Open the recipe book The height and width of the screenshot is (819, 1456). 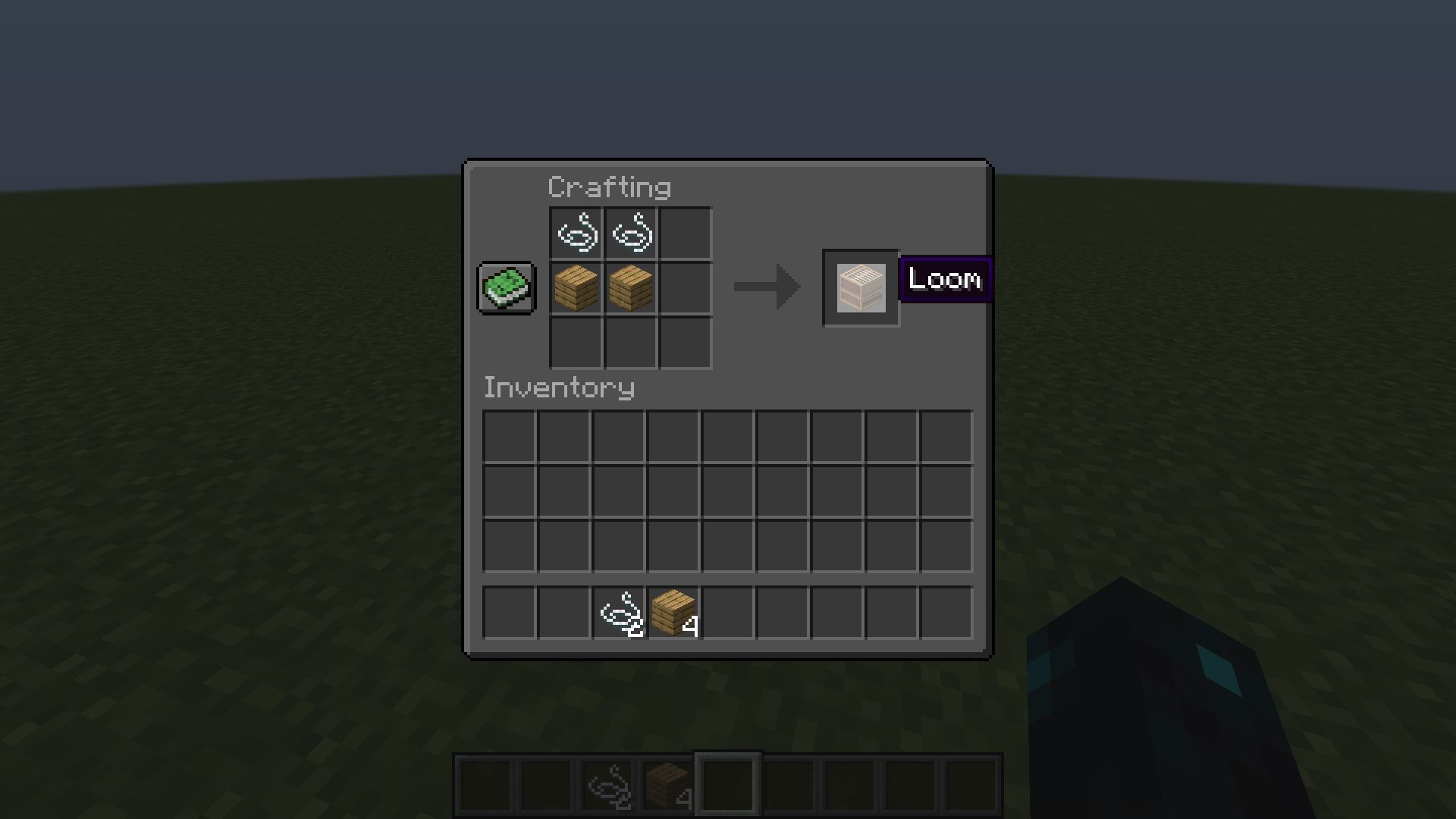tap(506, 288)
